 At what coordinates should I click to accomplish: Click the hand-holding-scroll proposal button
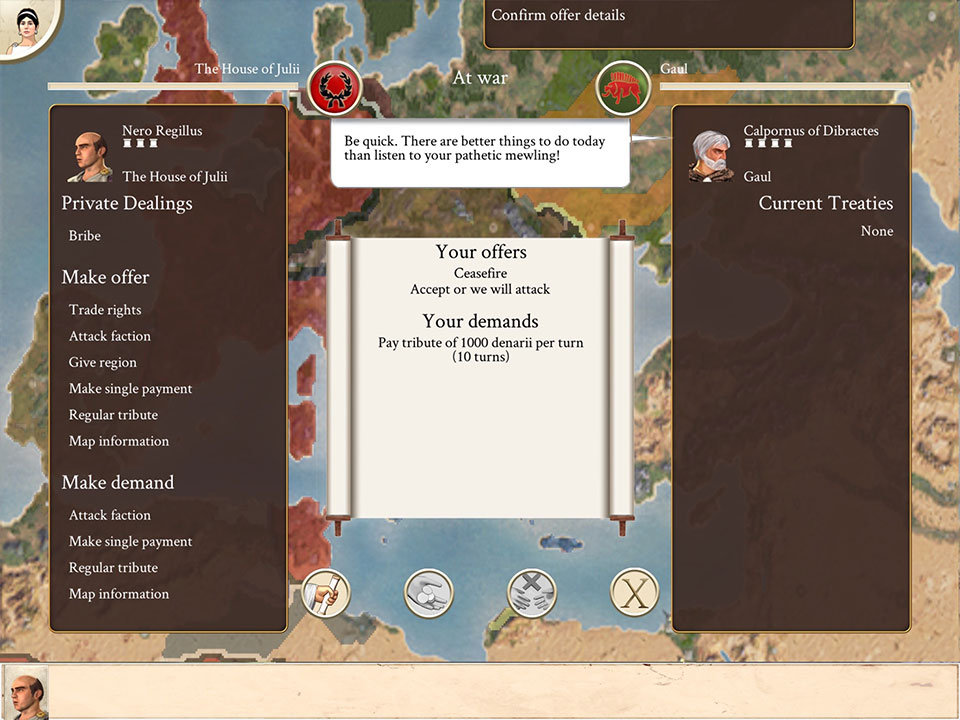(x=326, y=593)
